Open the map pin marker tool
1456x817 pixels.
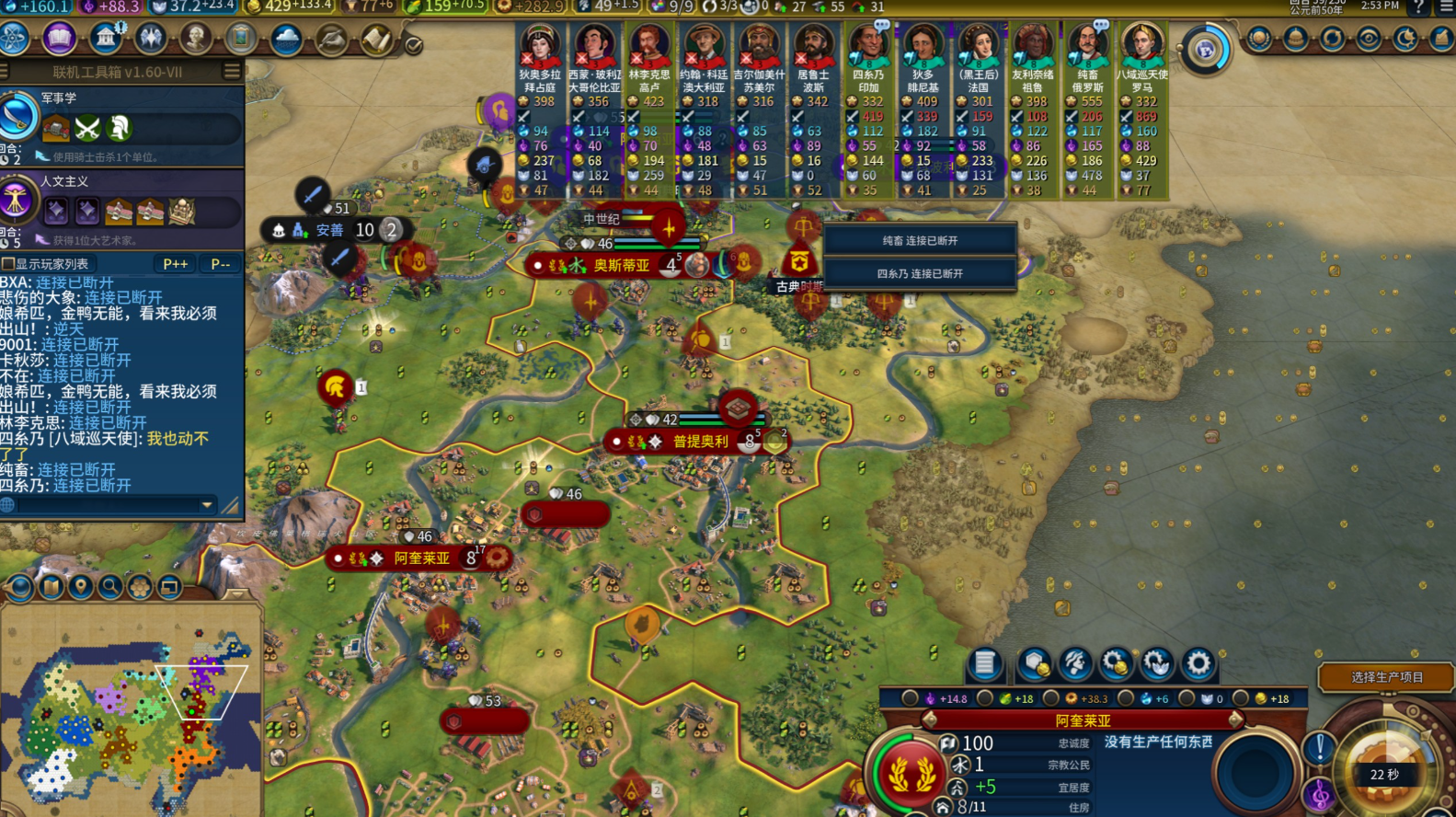(x=81, y=587)
